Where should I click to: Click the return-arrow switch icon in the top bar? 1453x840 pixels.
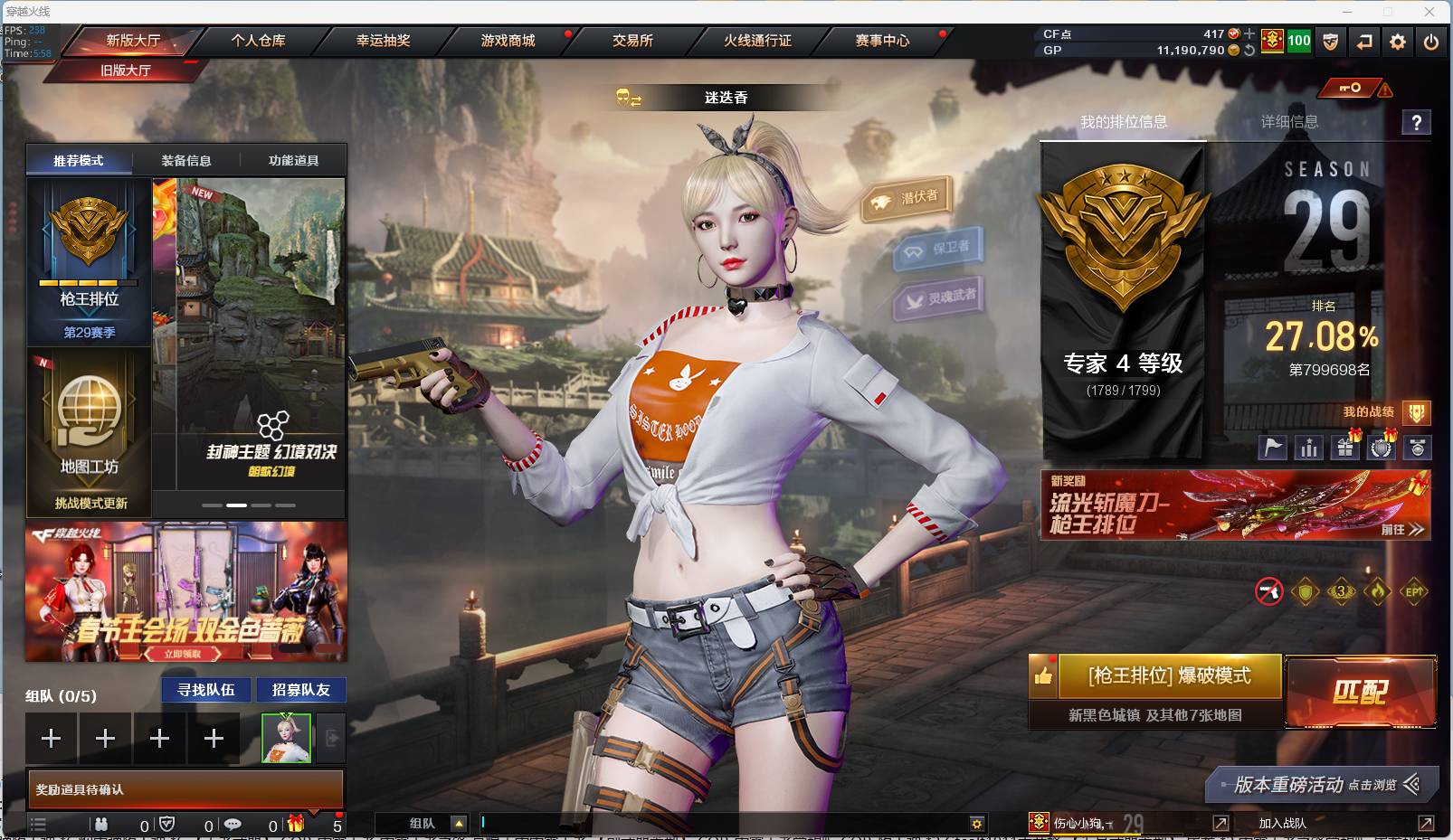pyautogui.click(x=1364, y=42)
